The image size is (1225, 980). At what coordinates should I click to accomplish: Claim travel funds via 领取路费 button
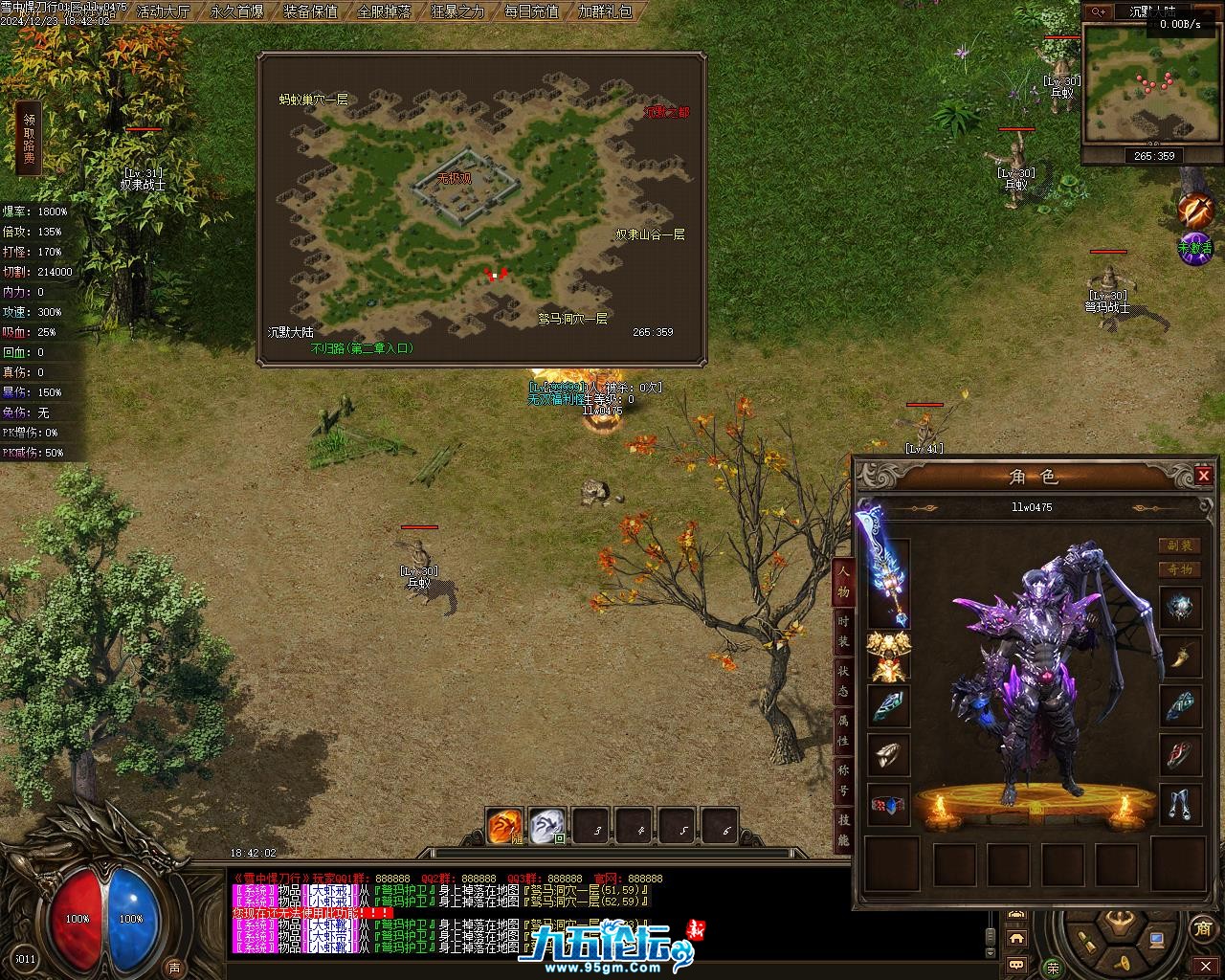coord(30,139)
